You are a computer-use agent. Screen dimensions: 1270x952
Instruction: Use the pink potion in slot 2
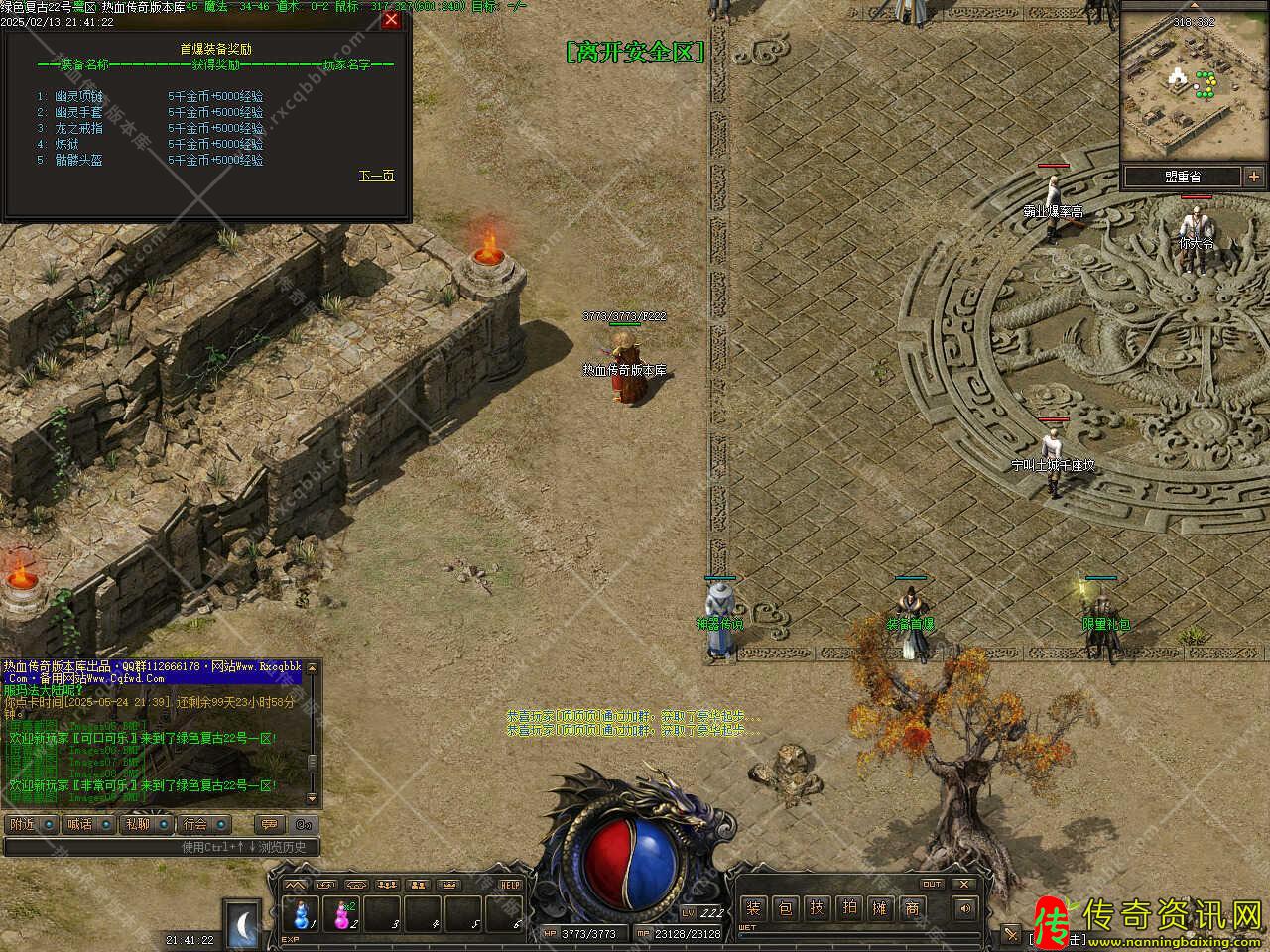343,912
